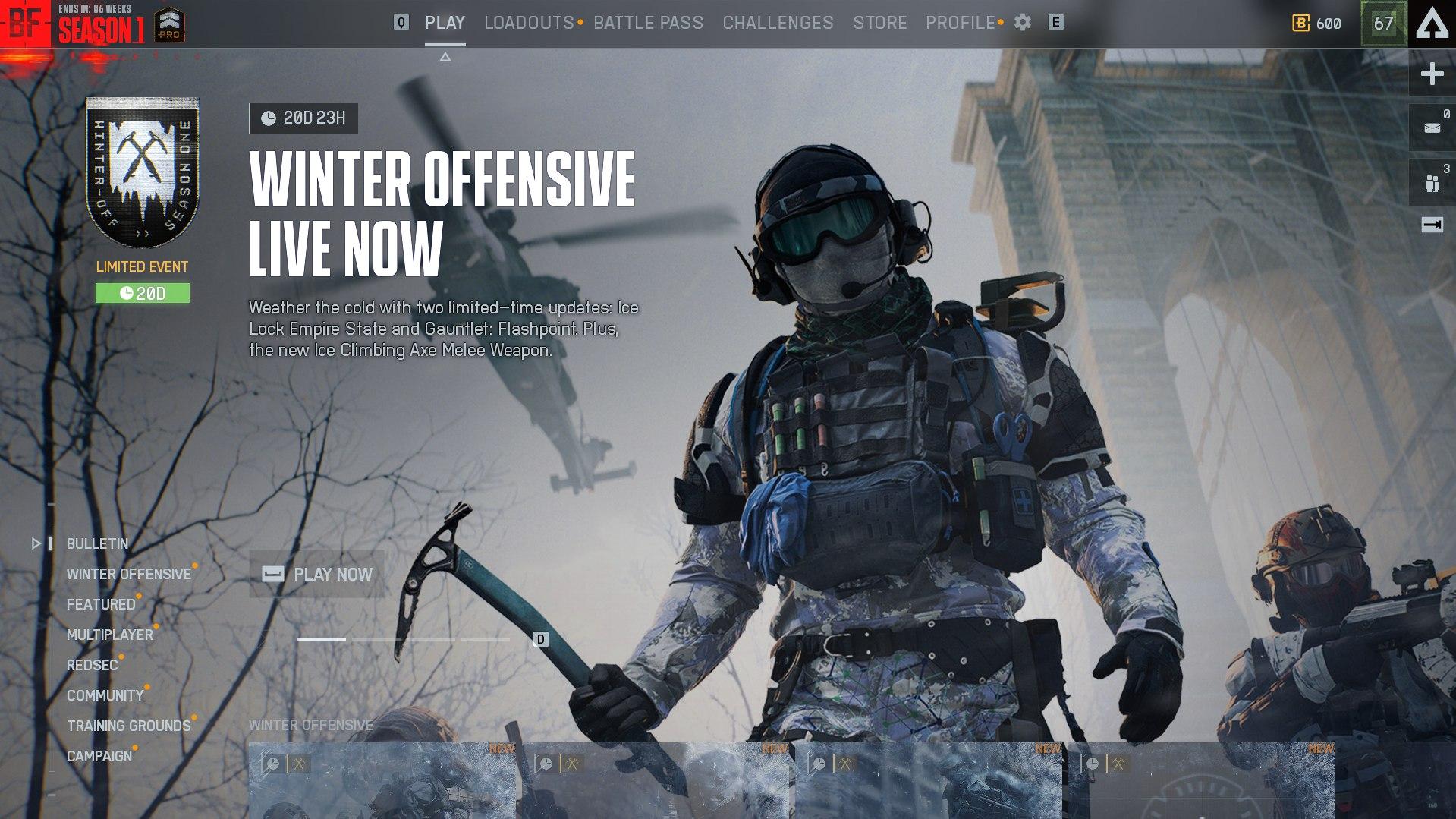Click the LIMITED EVENT shield badge
The image size is (1456, 819).
pyautogui.click(x=142, y=172)
